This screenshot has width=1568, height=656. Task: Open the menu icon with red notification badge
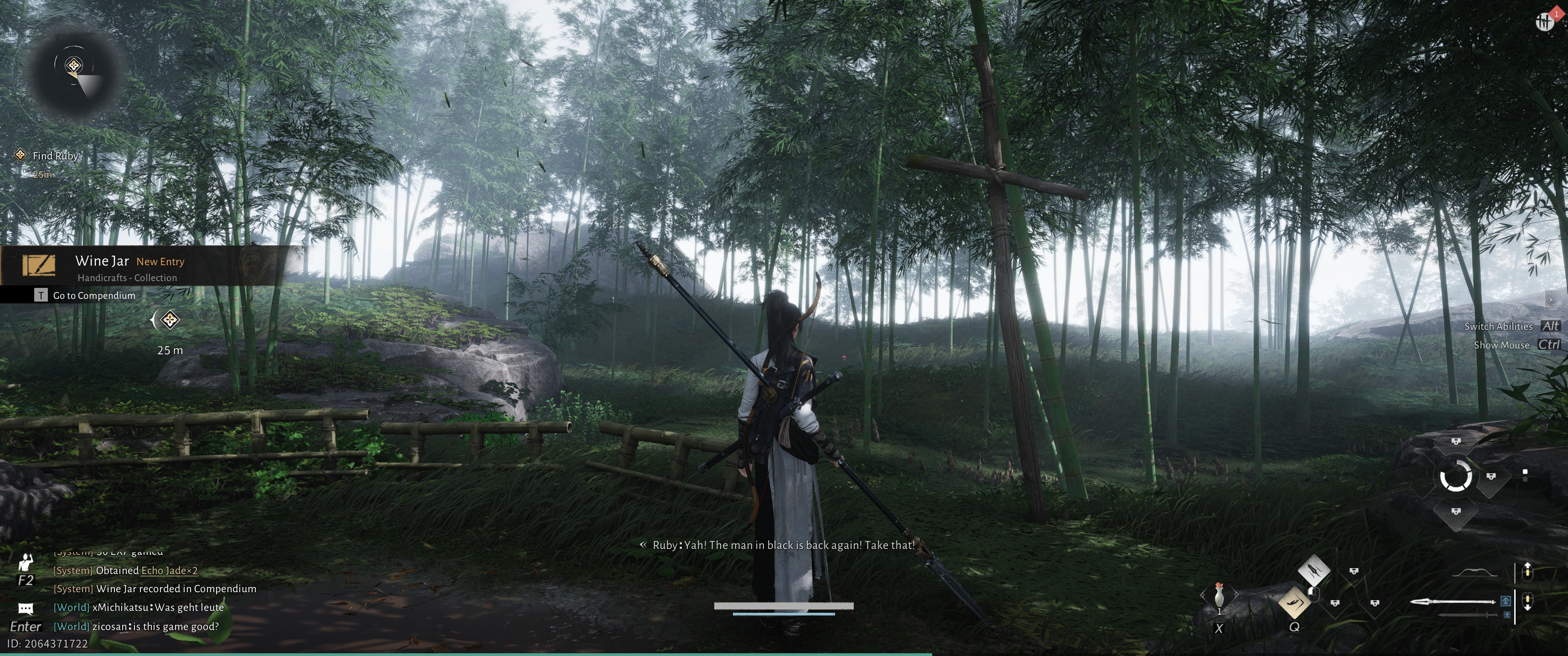coord(1544,22)
